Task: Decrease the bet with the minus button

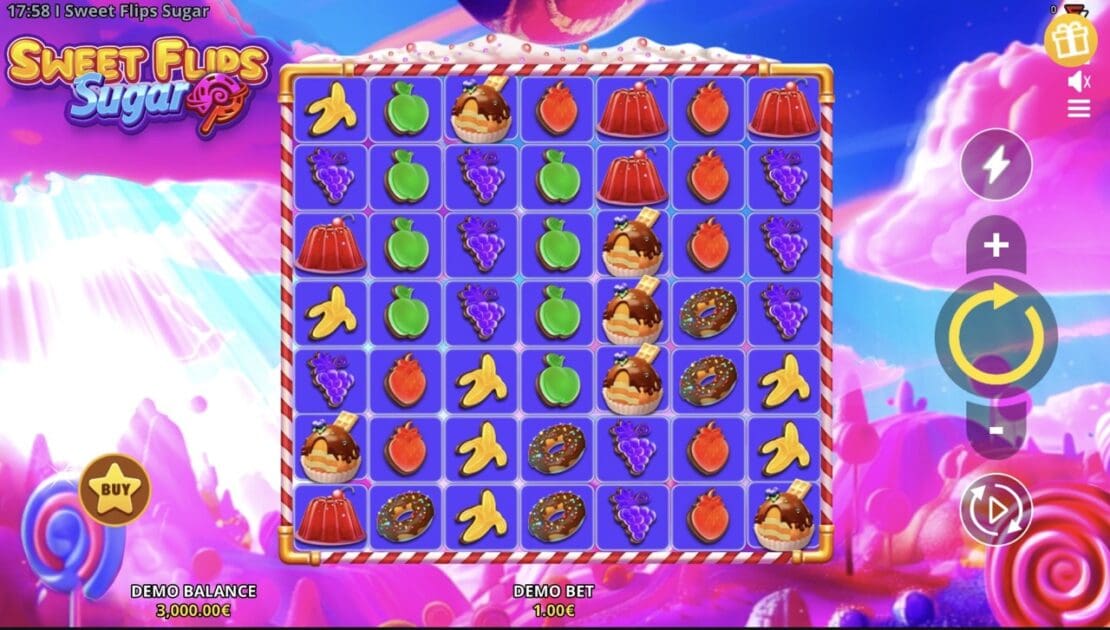Action: (x=996, y=428)
